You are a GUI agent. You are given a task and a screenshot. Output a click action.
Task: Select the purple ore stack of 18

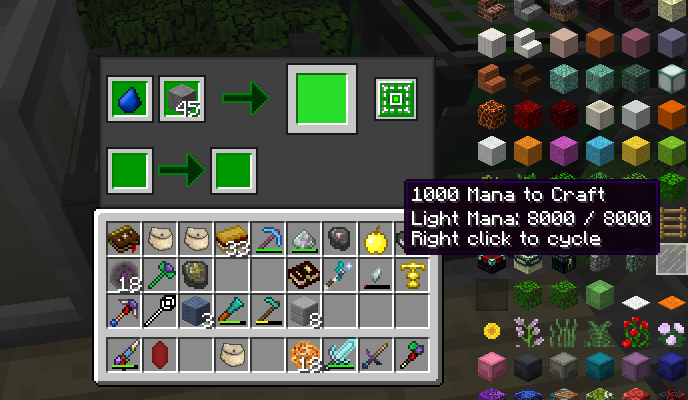pos(124,274)
